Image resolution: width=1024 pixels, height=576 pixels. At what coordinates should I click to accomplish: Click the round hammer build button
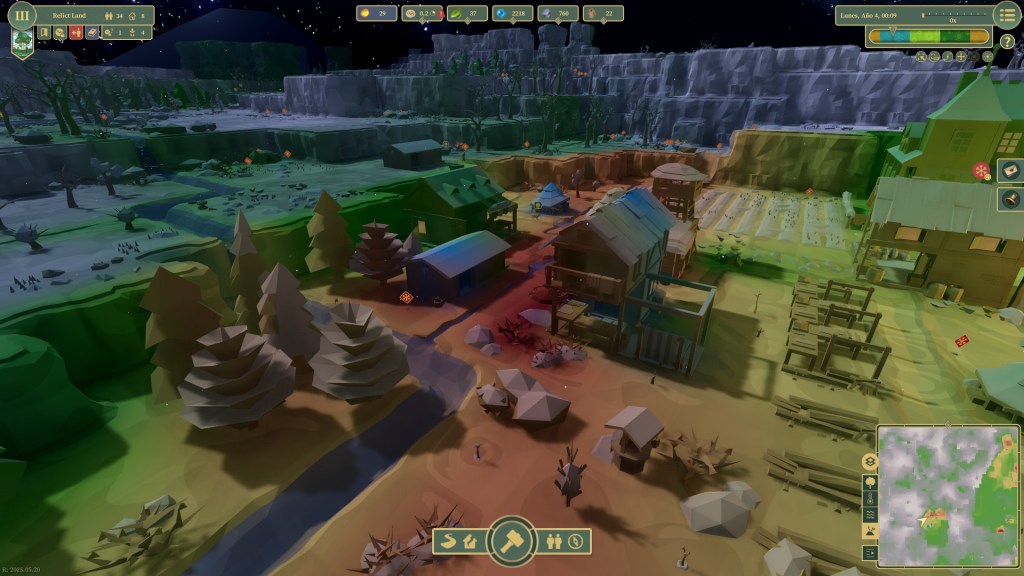[512, 540]
